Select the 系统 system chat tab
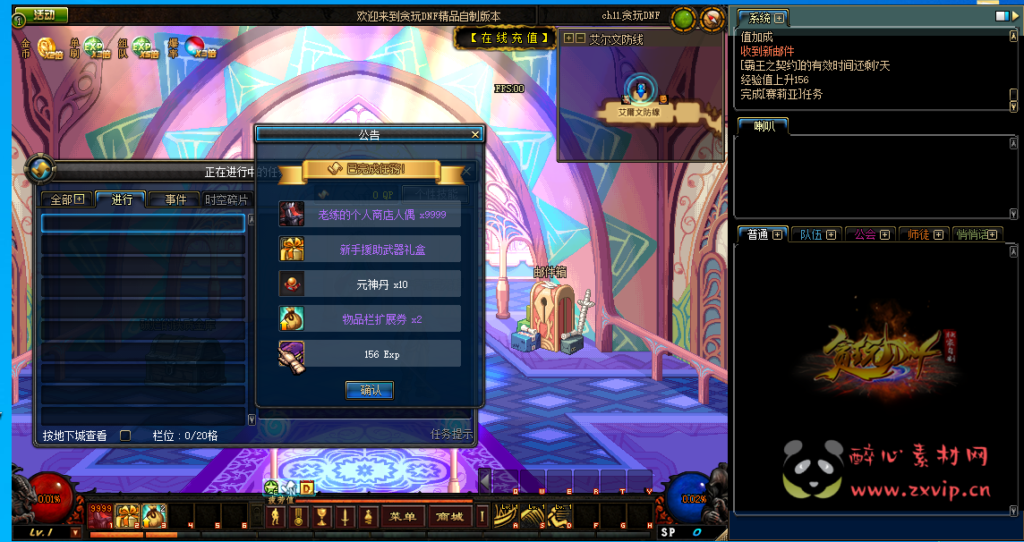The width and height of the screenshot is (1024, 542). pyautogui.click(x=761, y=18)
